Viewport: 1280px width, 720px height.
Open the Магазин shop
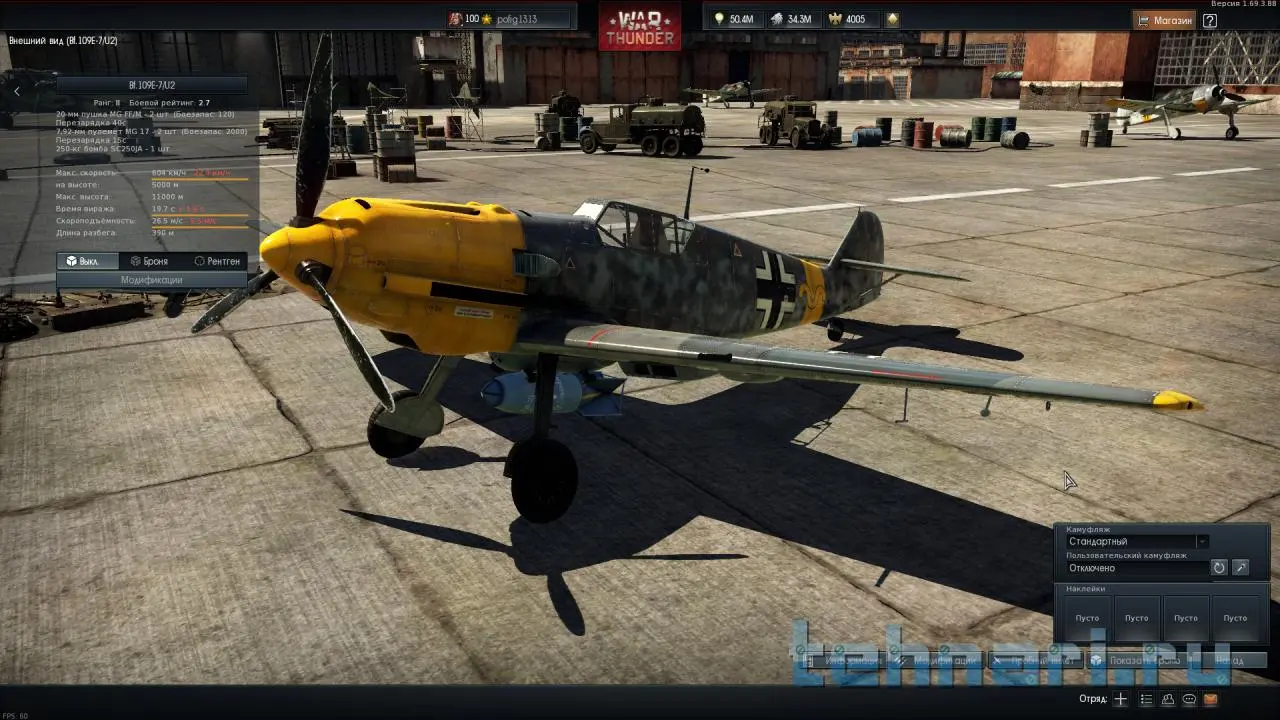click(x=1165, y=20)
